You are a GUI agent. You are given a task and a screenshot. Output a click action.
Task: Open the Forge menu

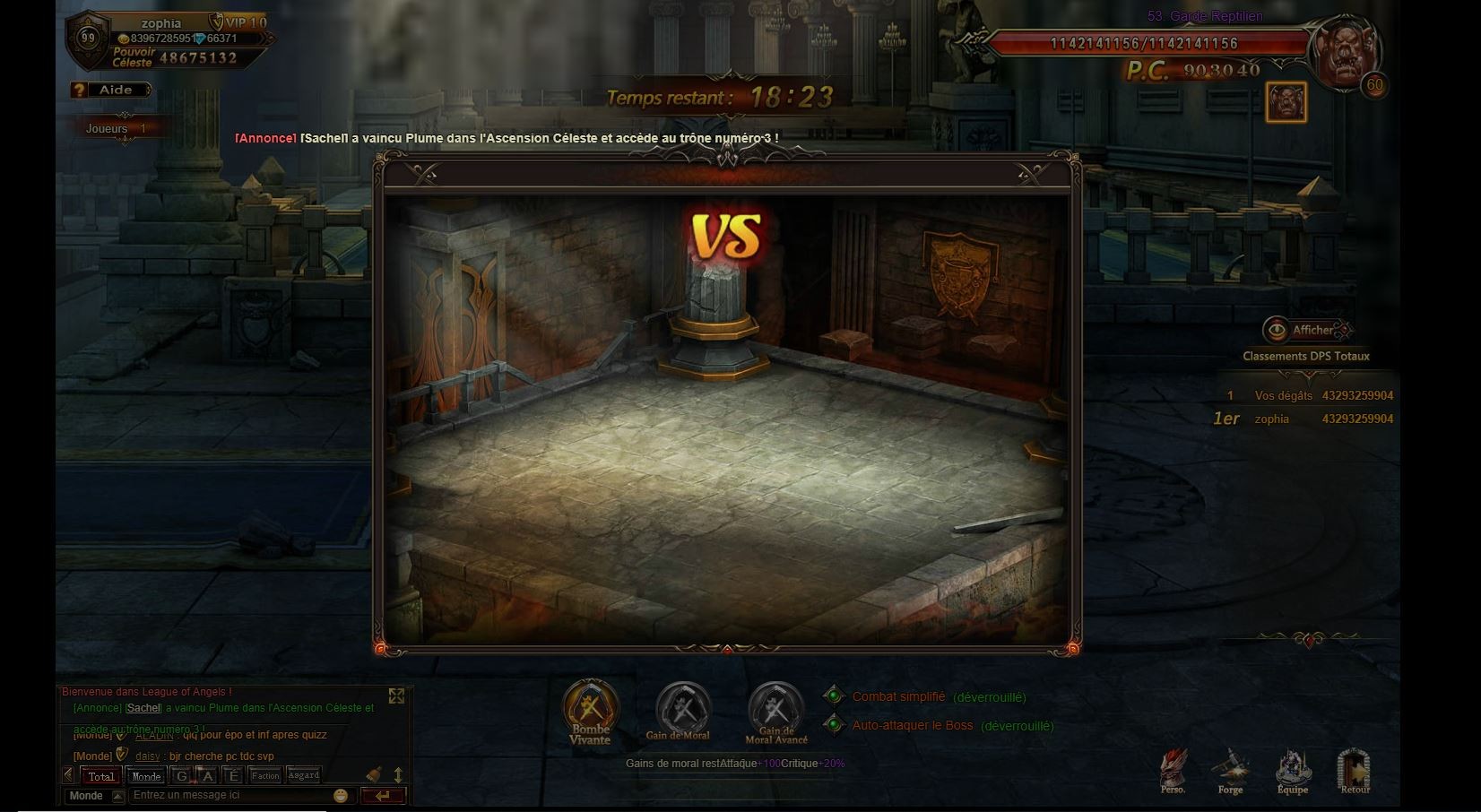1230,771
